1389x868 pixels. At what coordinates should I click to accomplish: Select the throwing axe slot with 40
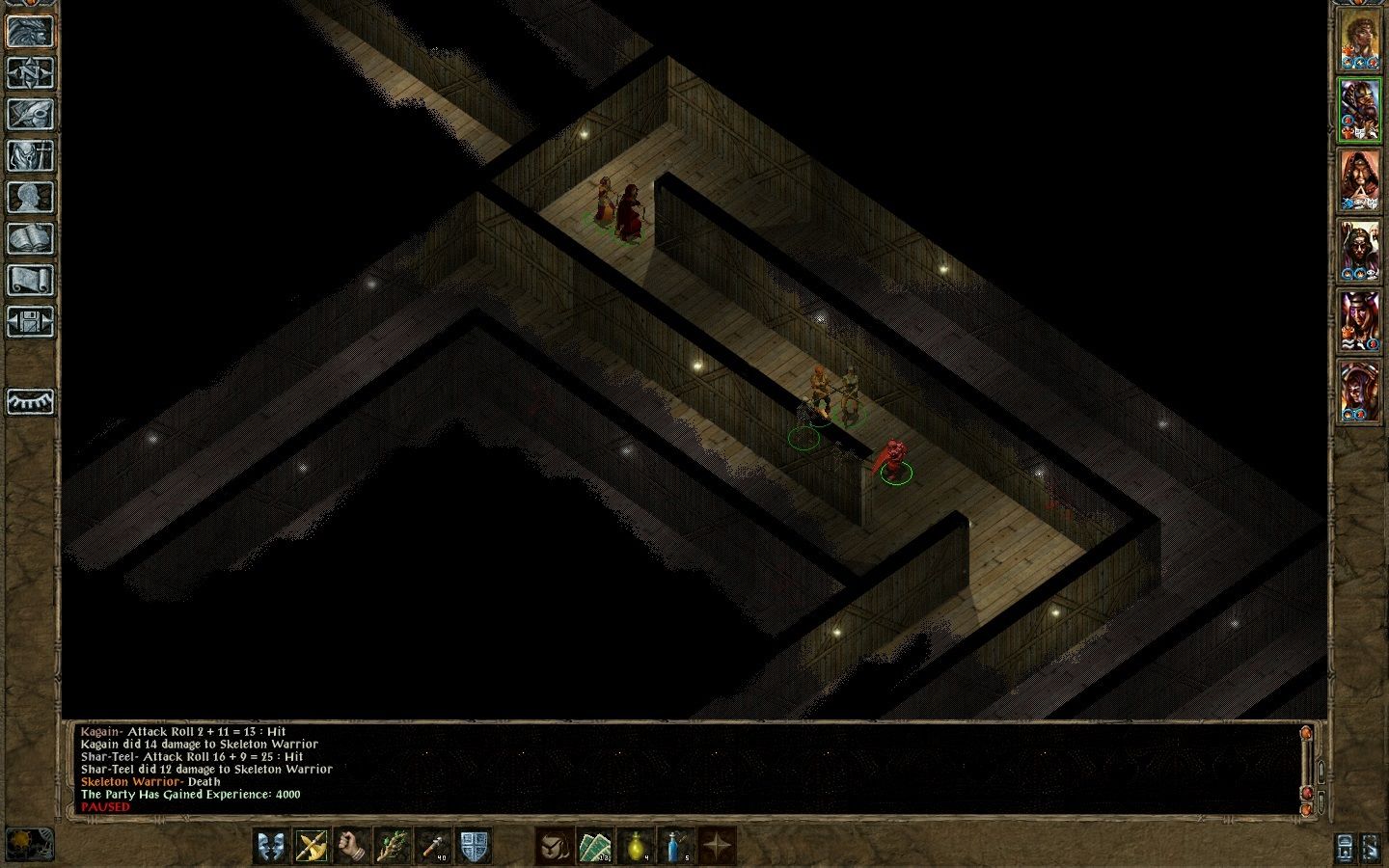(x=434, y=846)
